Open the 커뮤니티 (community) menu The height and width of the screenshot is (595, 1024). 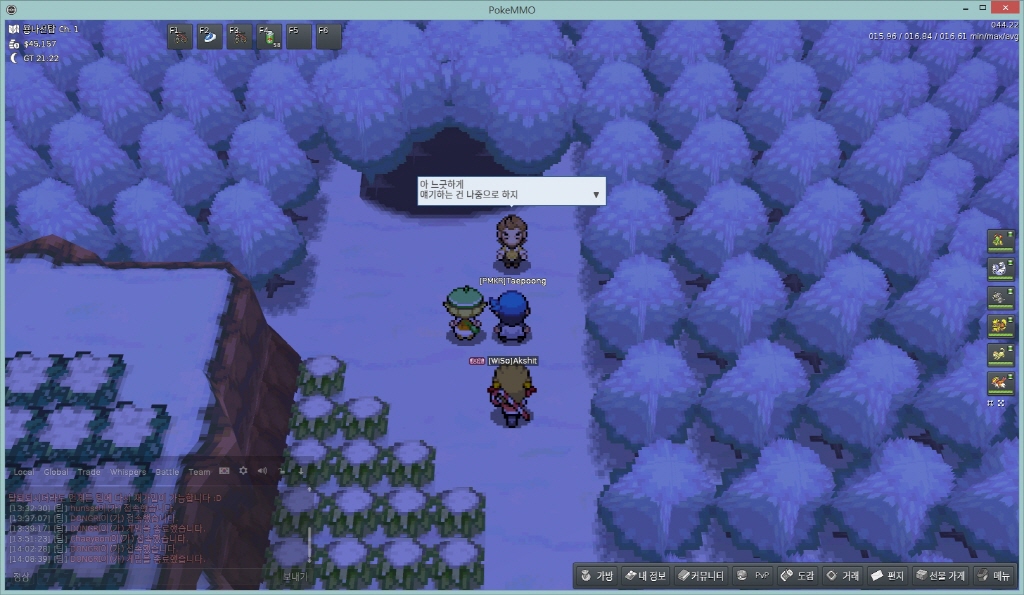(x=699, y=576)
